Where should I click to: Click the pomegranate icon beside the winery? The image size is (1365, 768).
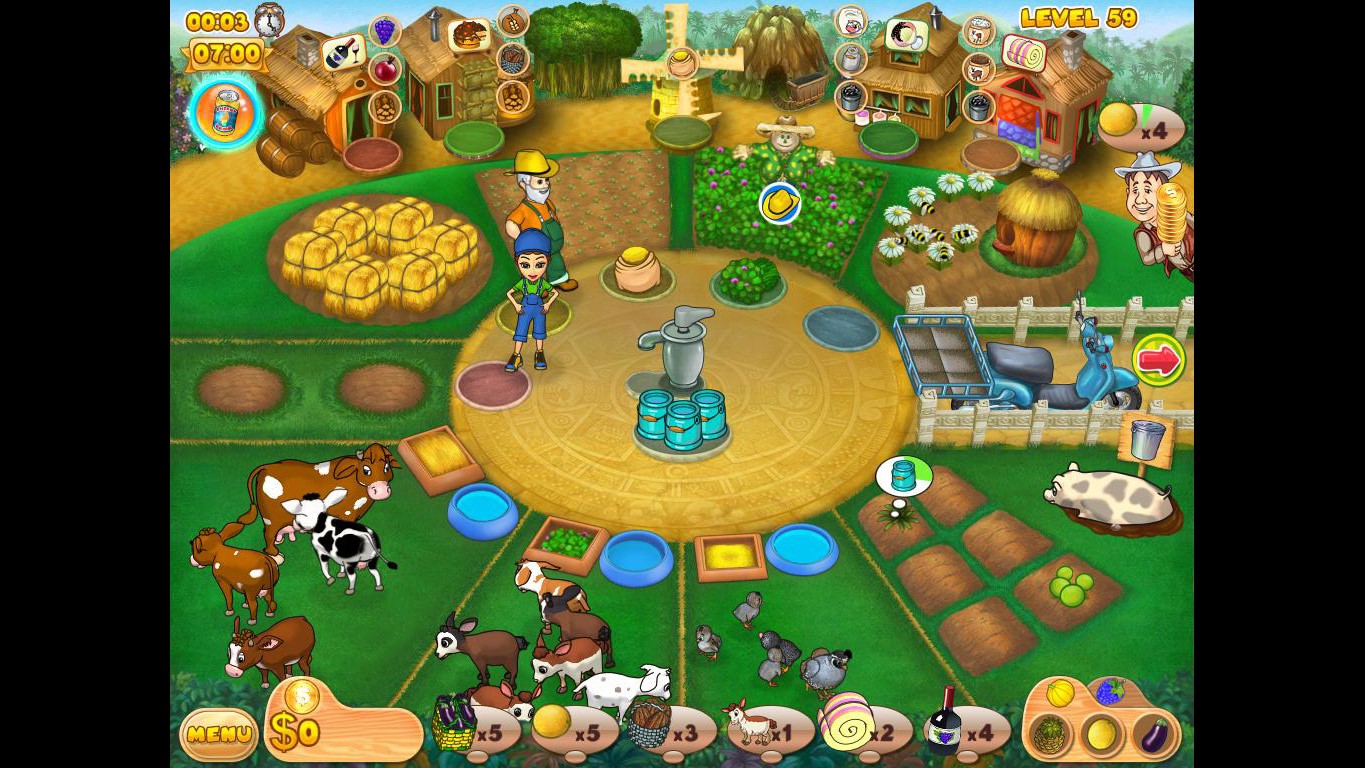pyautogui.click(x=384, y=67)
